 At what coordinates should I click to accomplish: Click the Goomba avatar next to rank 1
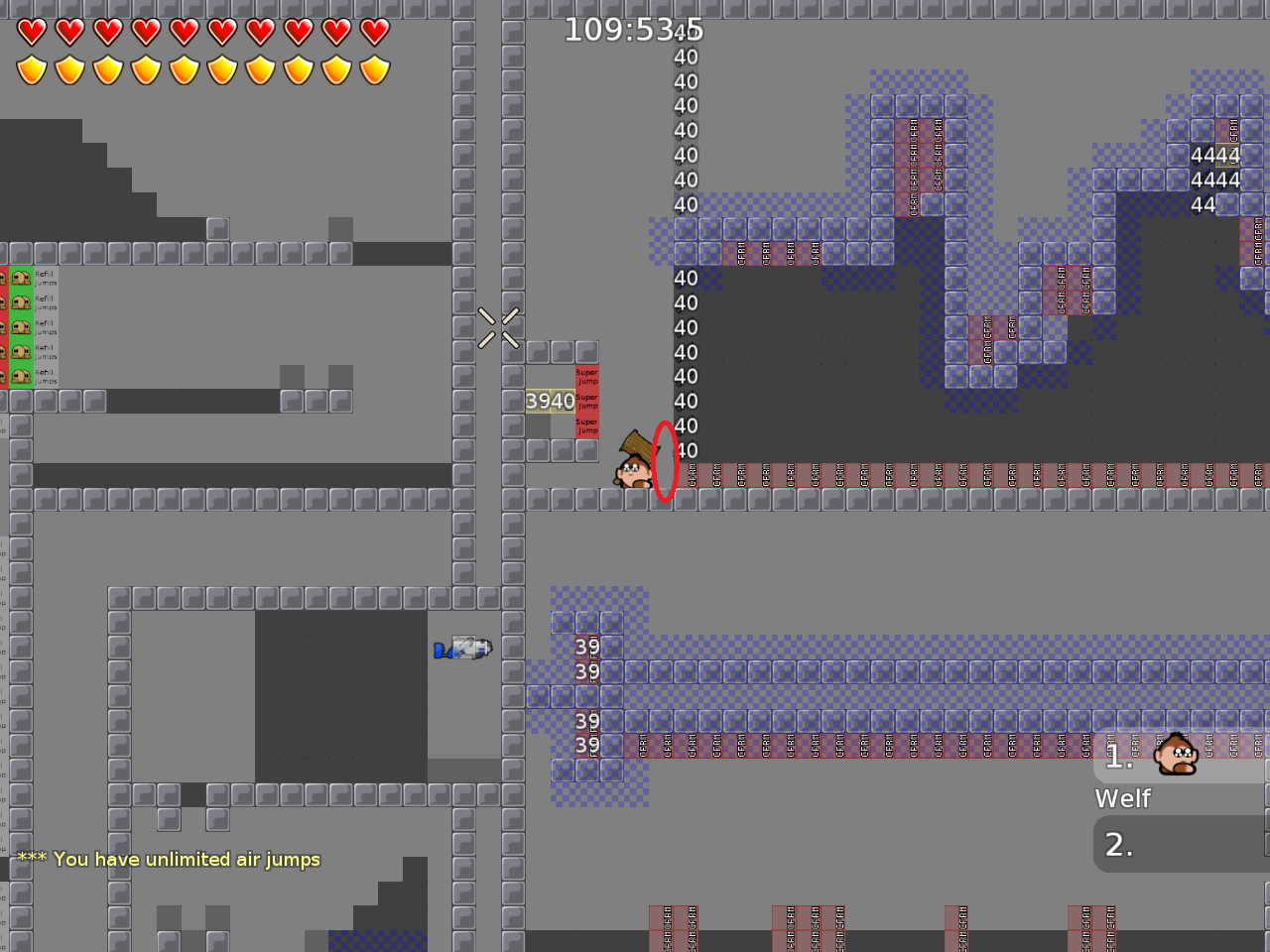1176,754
